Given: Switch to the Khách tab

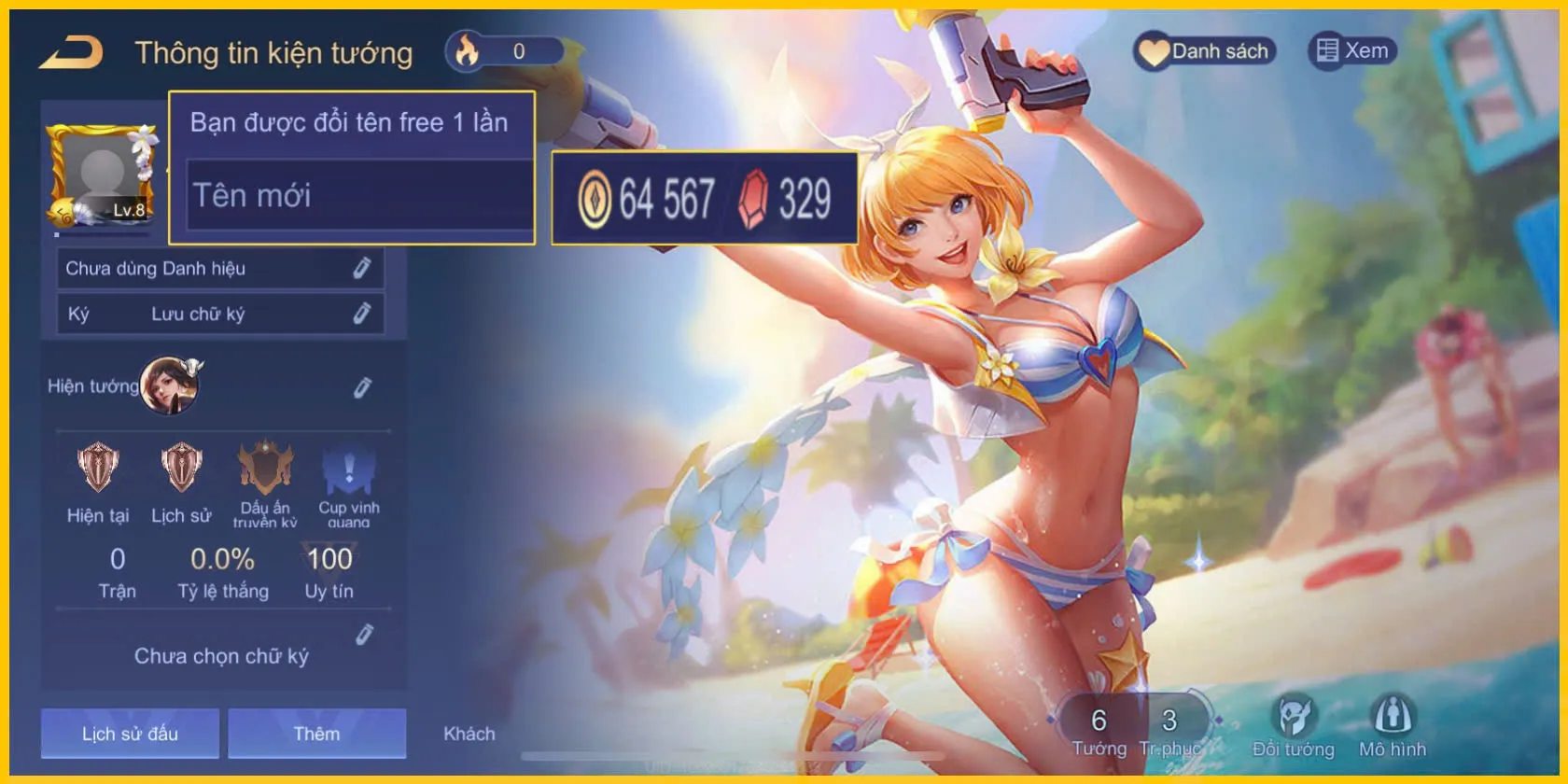Looking at the screenshot, I should click(x=469, y=734).
